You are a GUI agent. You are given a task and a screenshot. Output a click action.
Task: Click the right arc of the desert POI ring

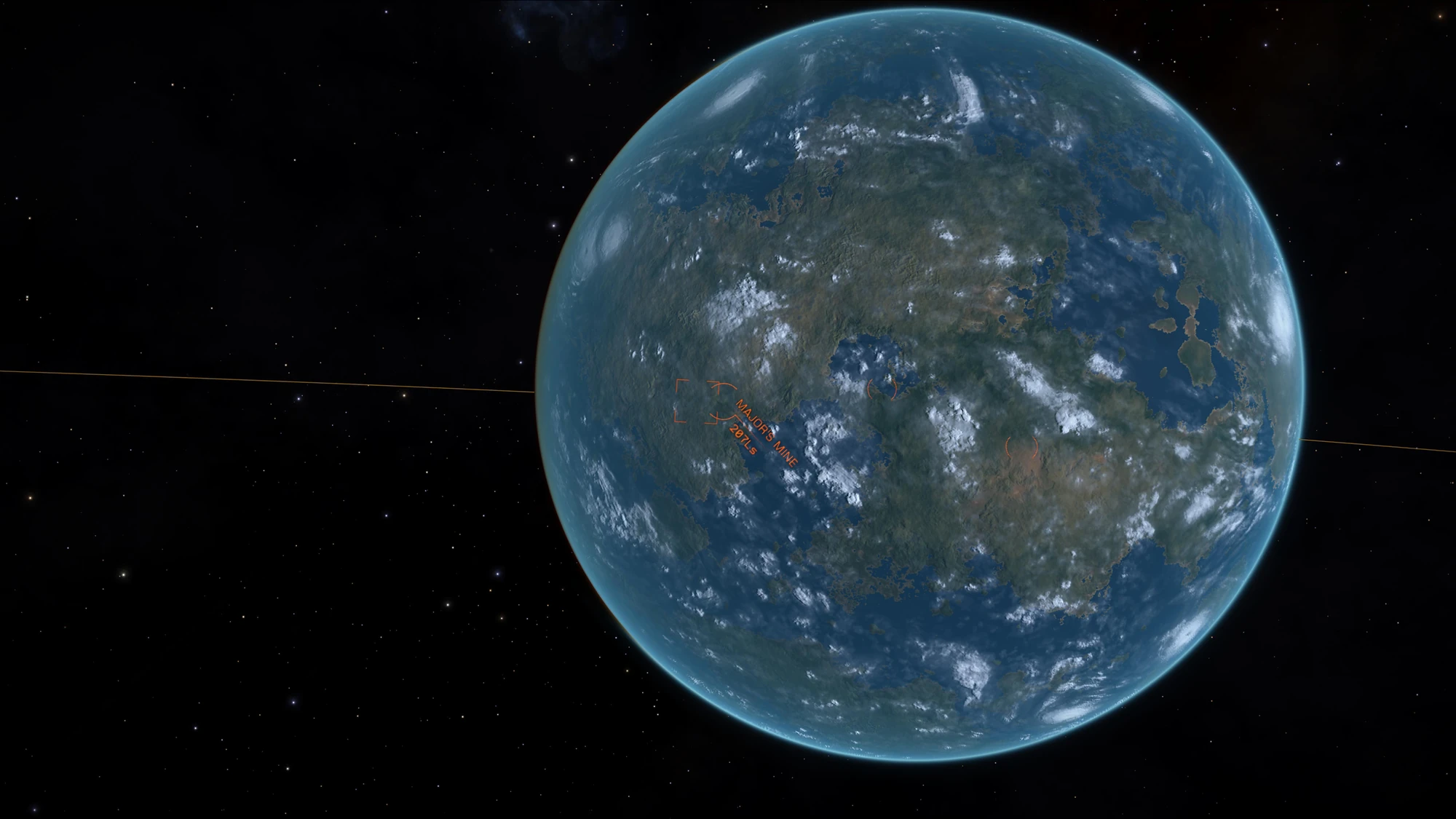click(1035, 448)
